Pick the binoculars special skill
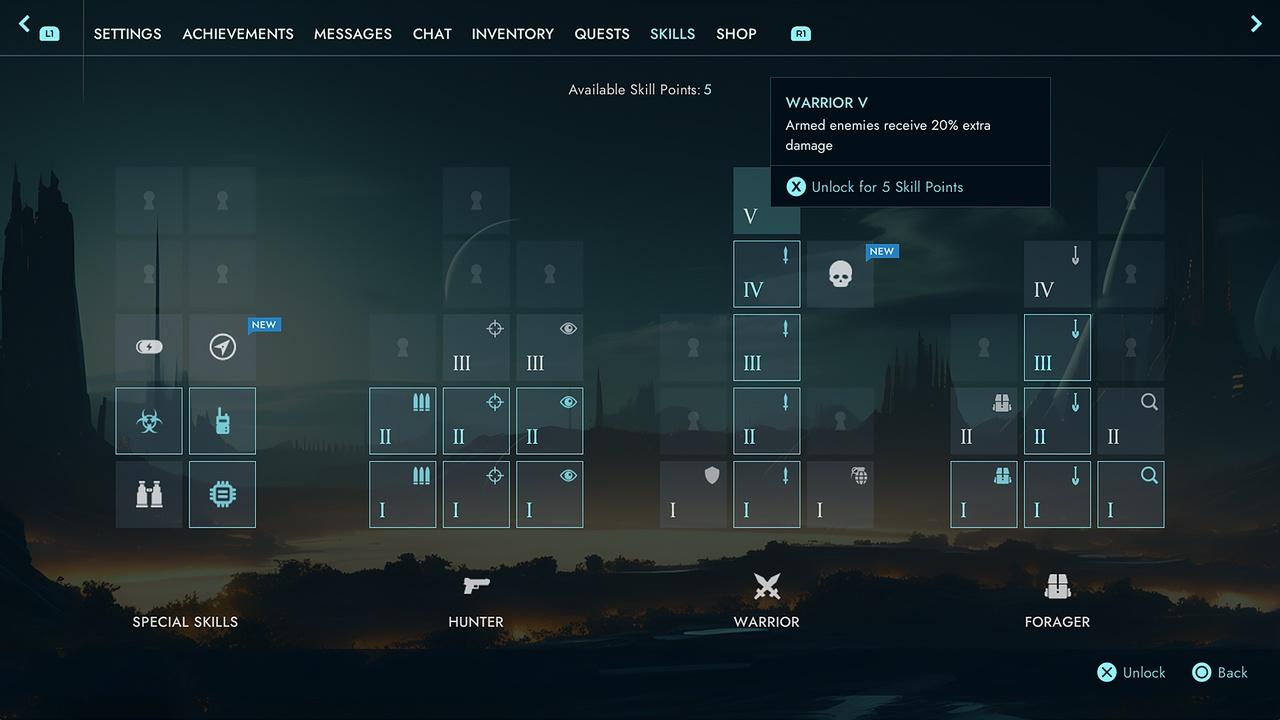The image size is (1280, 720). [x=149, y=494]
